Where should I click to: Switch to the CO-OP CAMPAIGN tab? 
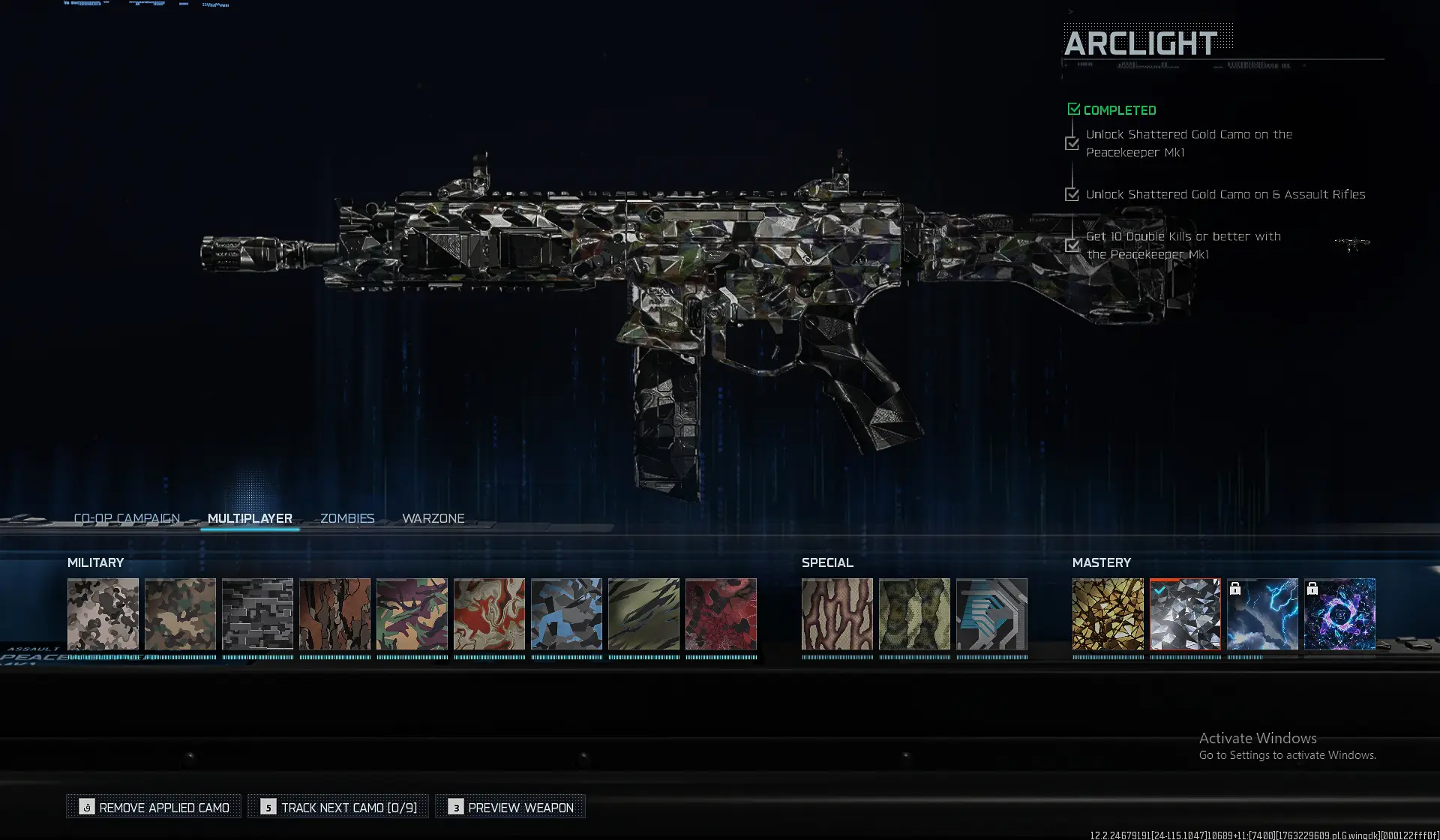[x=126, y=517]
